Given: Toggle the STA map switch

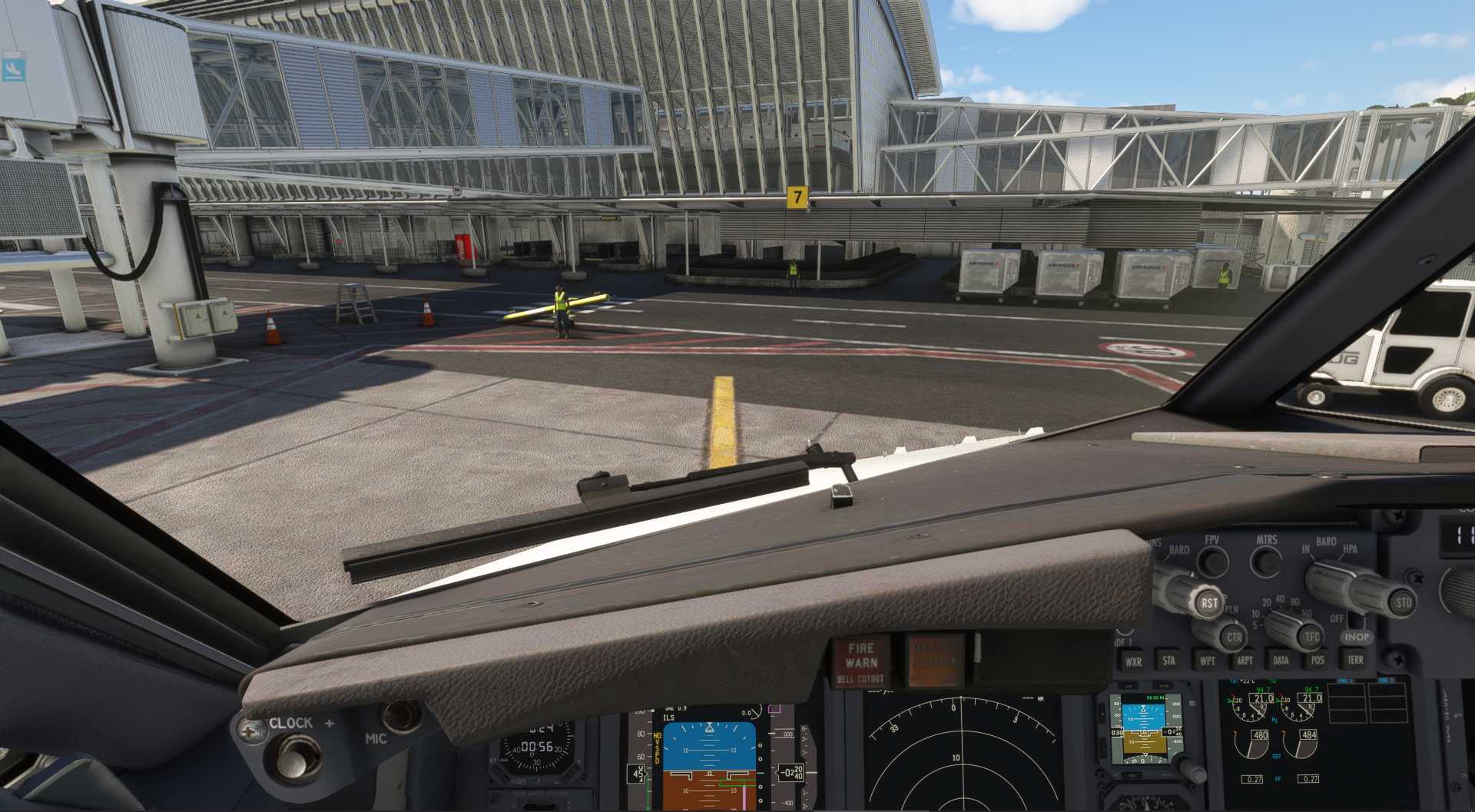Looking at the screenshot, I should pyautogui.click(x=1168, y=660).
